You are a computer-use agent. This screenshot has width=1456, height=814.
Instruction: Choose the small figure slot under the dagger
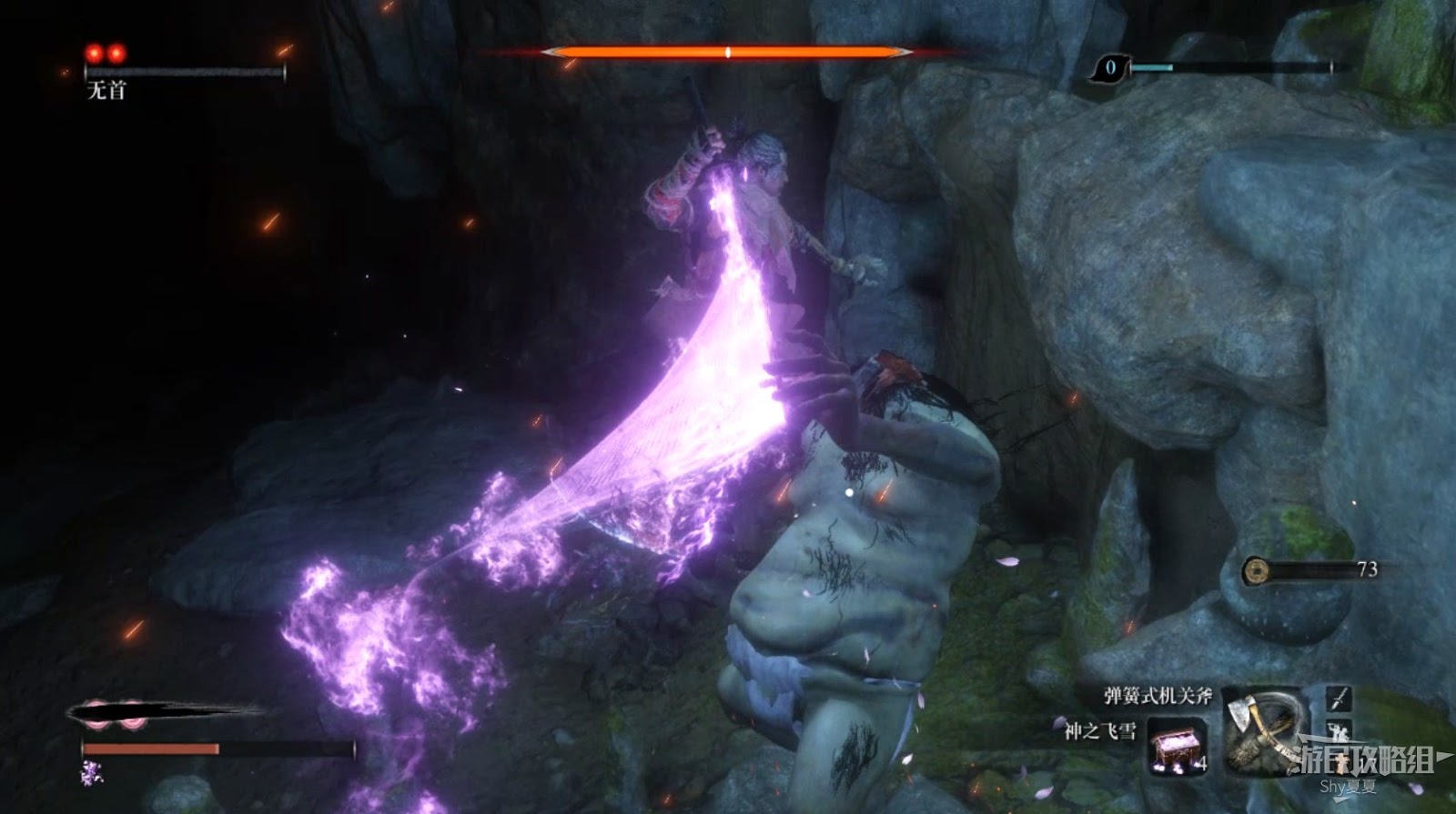[1339, 730]
